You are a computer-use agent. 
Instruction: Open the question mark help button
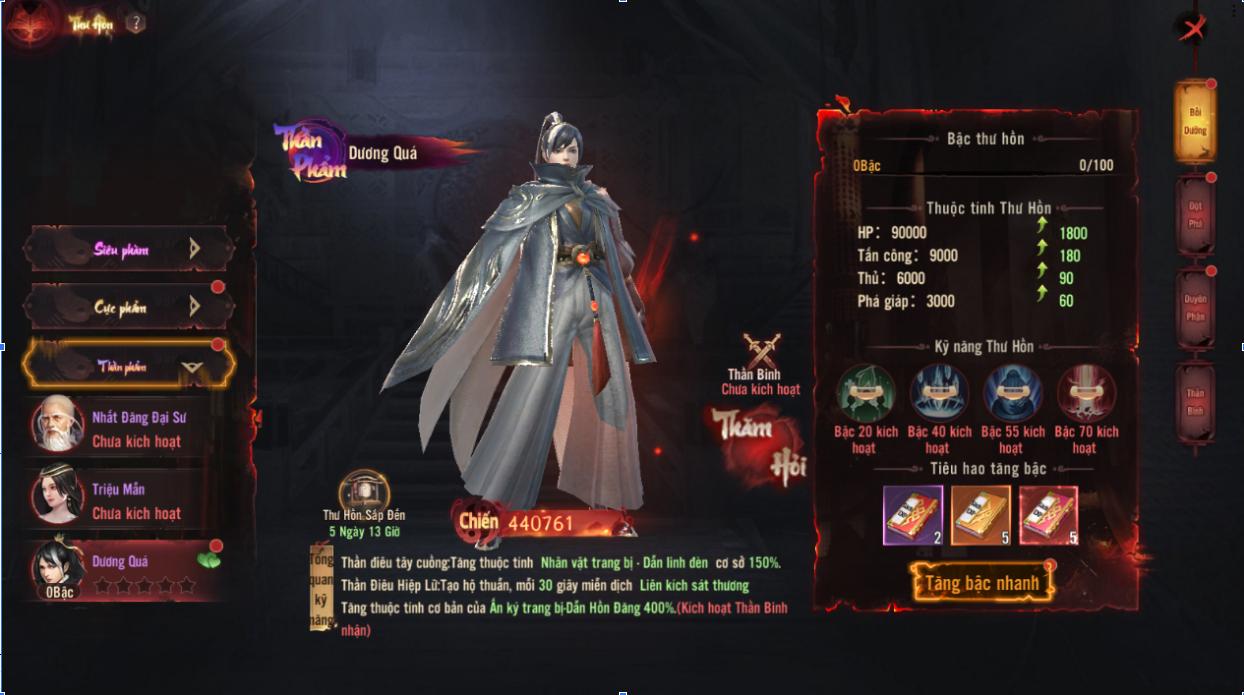click(136, 24)
